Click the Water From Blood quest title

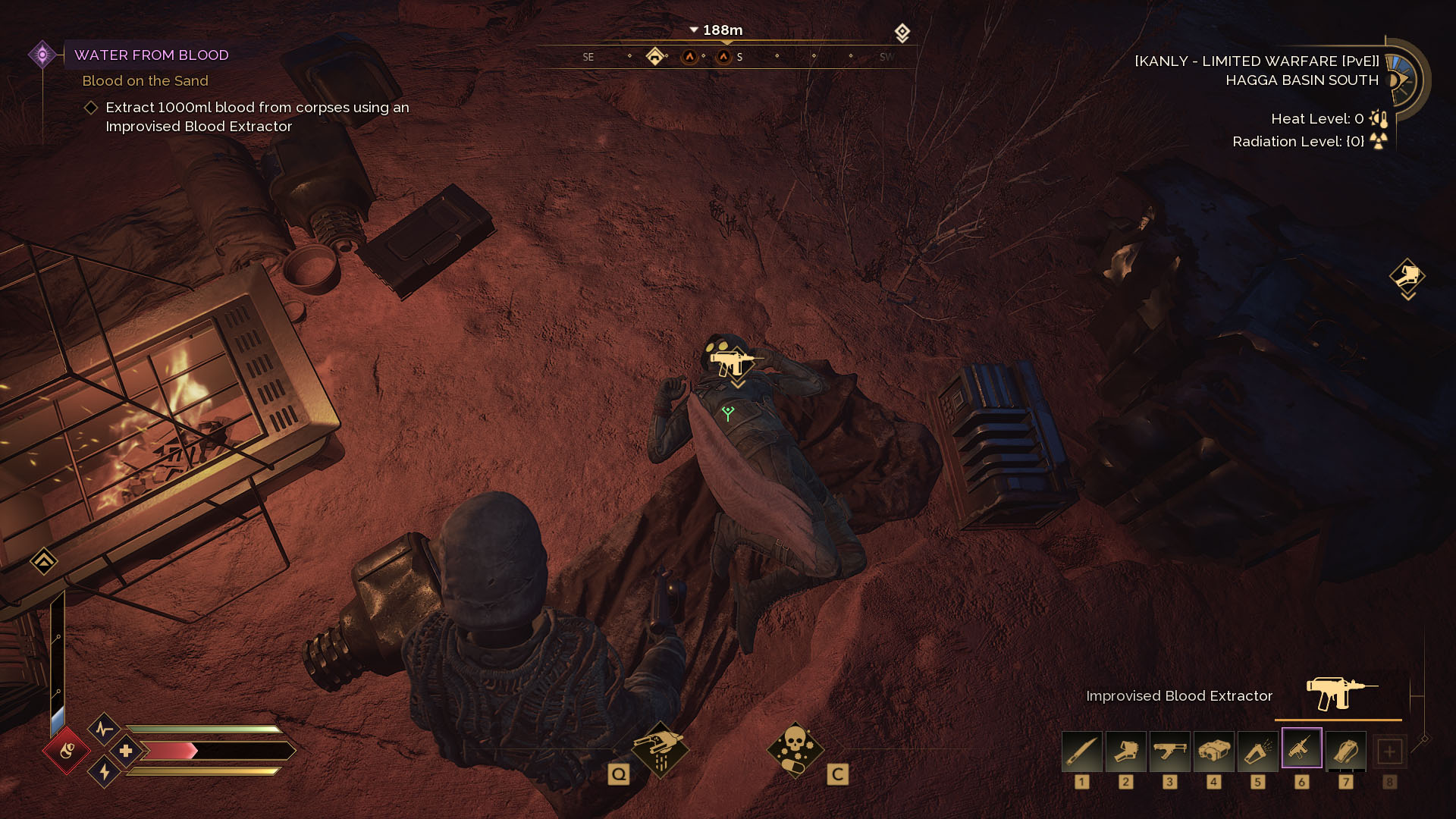point(152,55)
